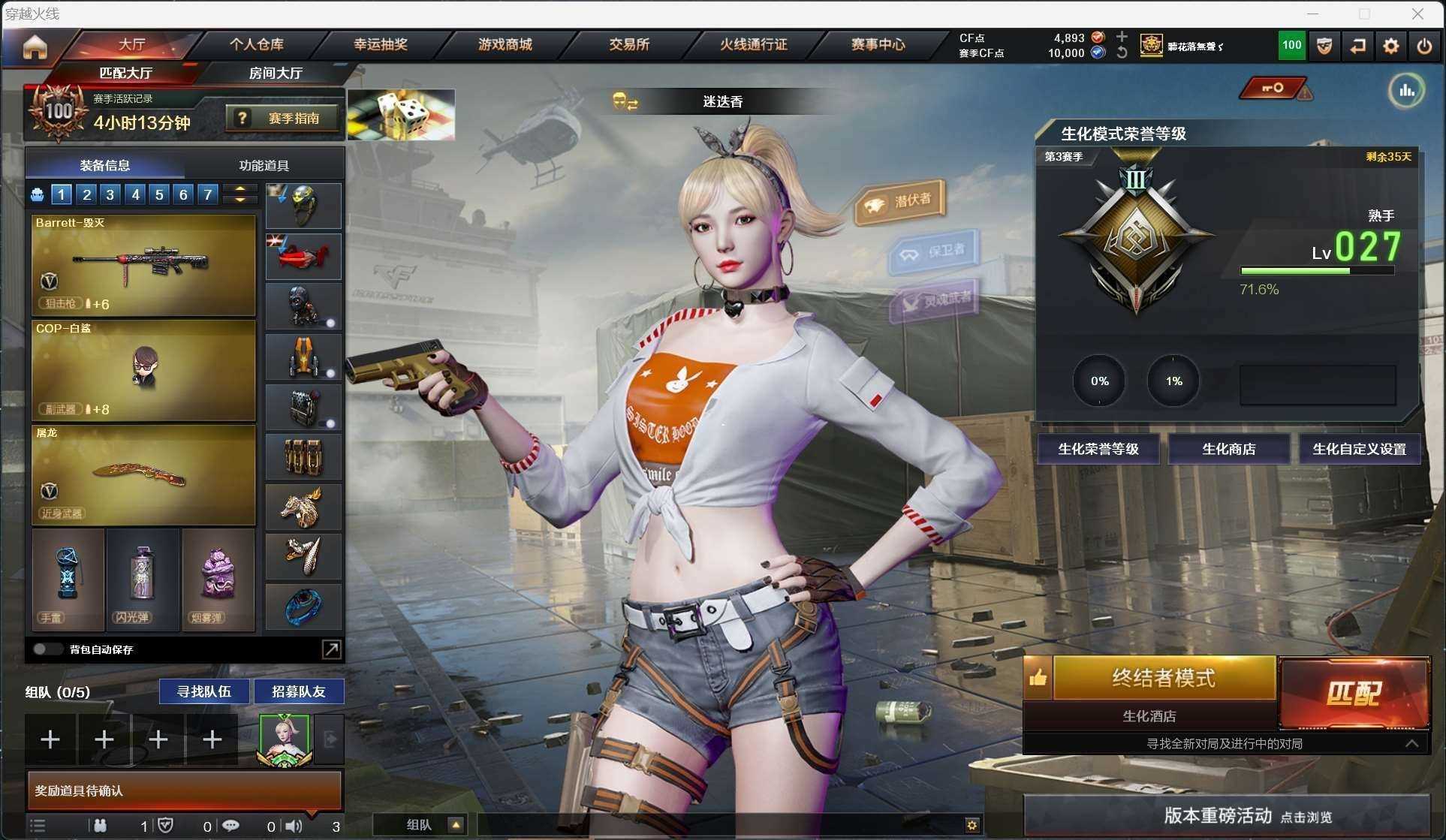Select the 屠龙 melee weapon slot

click(x=143, y=474)
